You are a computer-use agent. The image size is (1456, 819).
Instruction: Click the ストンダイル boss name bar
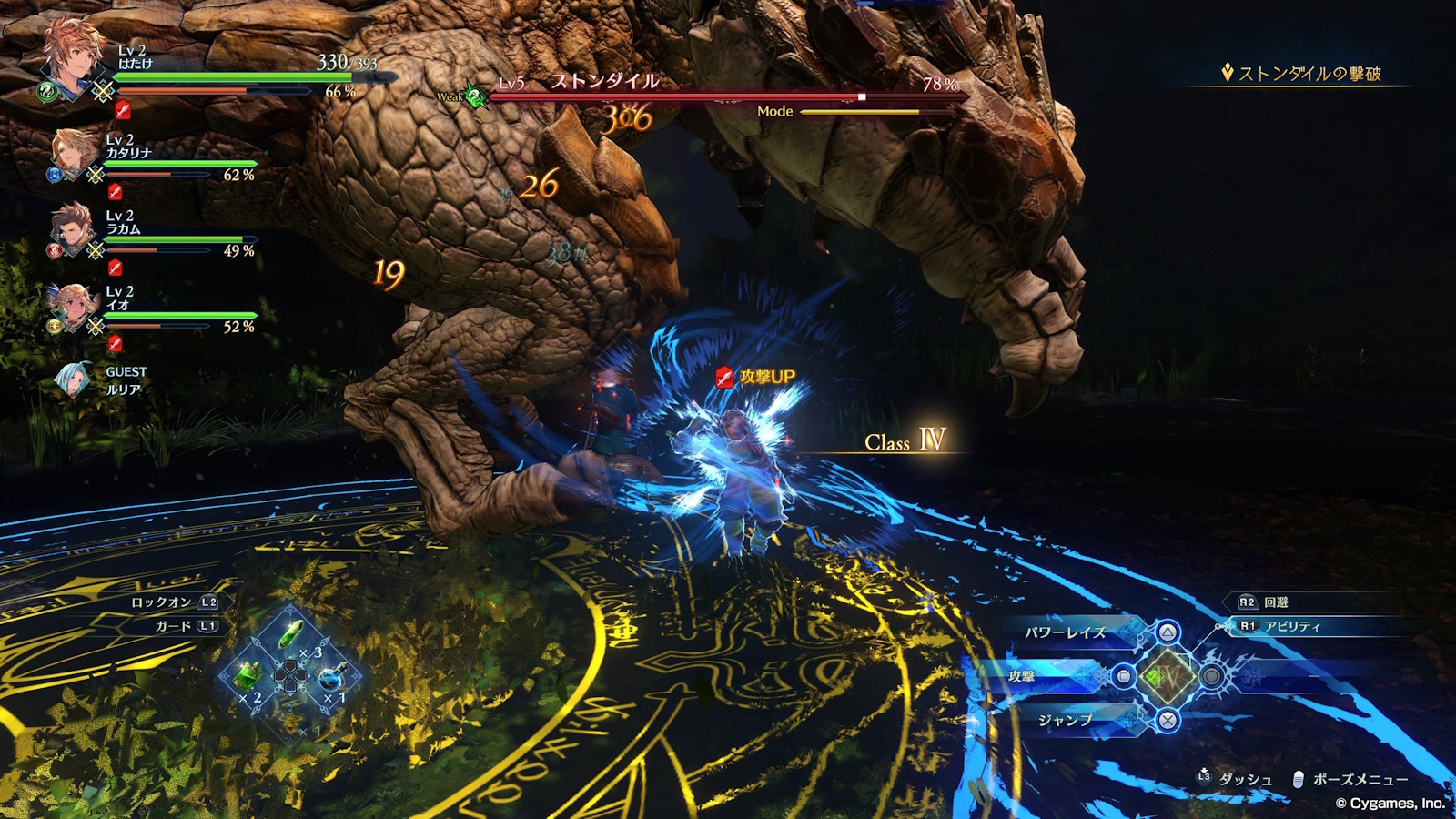coord(605,82)
